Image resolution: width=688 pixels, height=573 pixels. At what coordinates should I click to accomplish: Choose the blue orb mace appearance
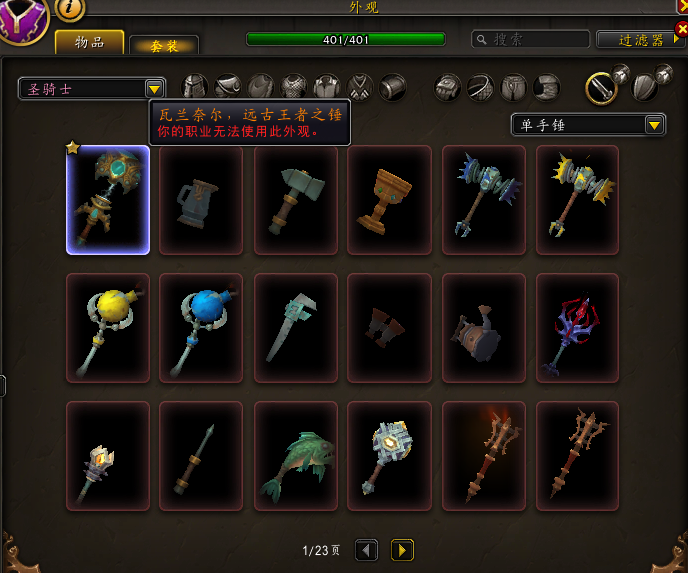click(x=201, y=328)
